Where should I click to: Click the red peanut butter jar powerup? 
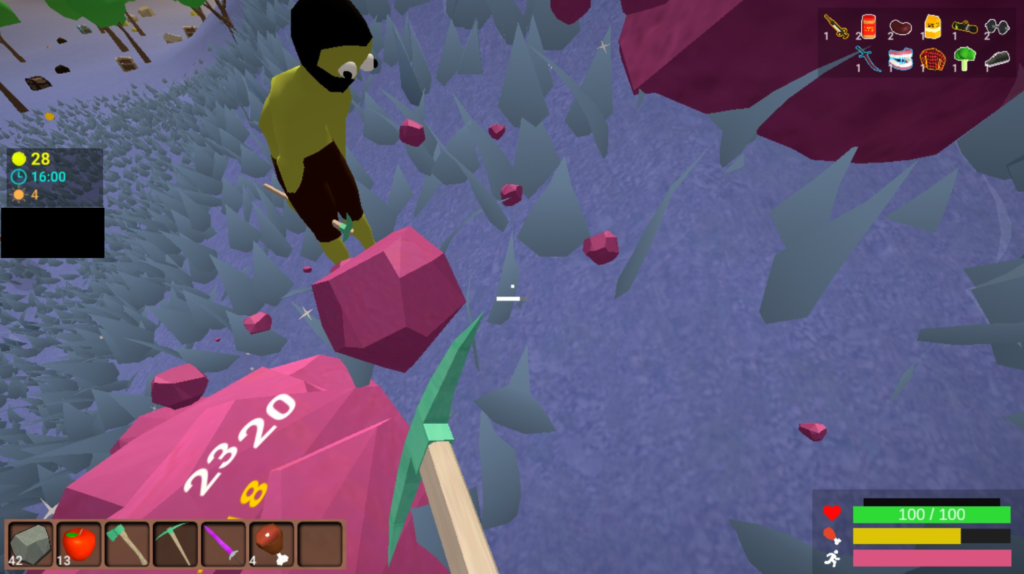(x=868, y=26)
